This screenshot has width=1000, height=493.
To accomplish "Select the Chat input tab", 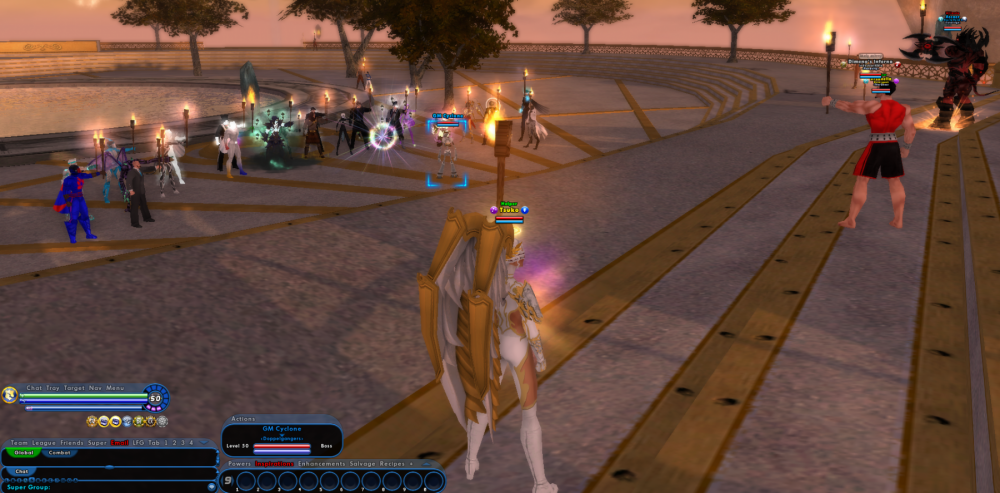I will point(22,471).
